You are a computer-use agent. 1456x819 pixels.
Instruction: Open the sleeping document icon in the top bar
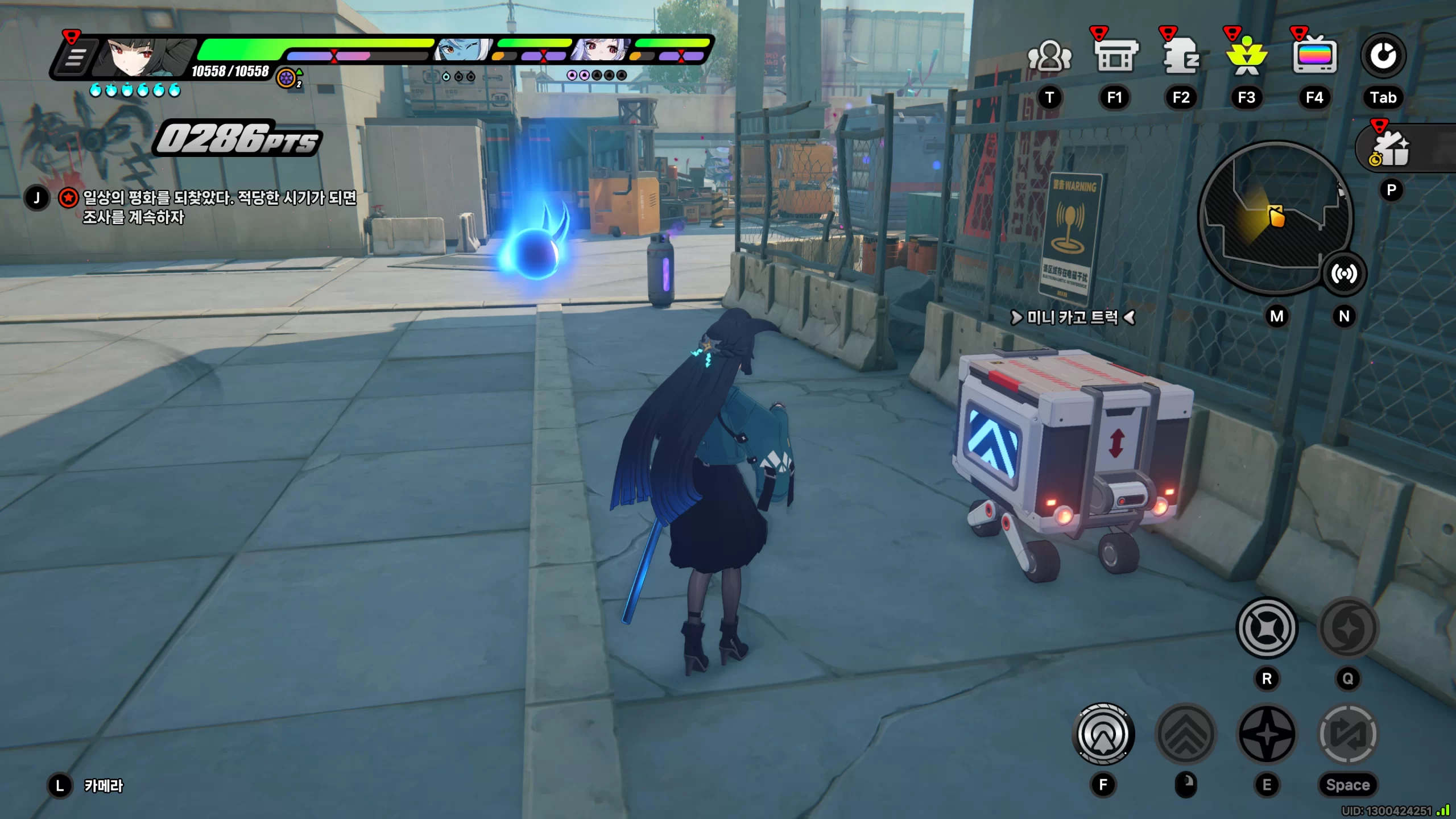(1181, 57)
